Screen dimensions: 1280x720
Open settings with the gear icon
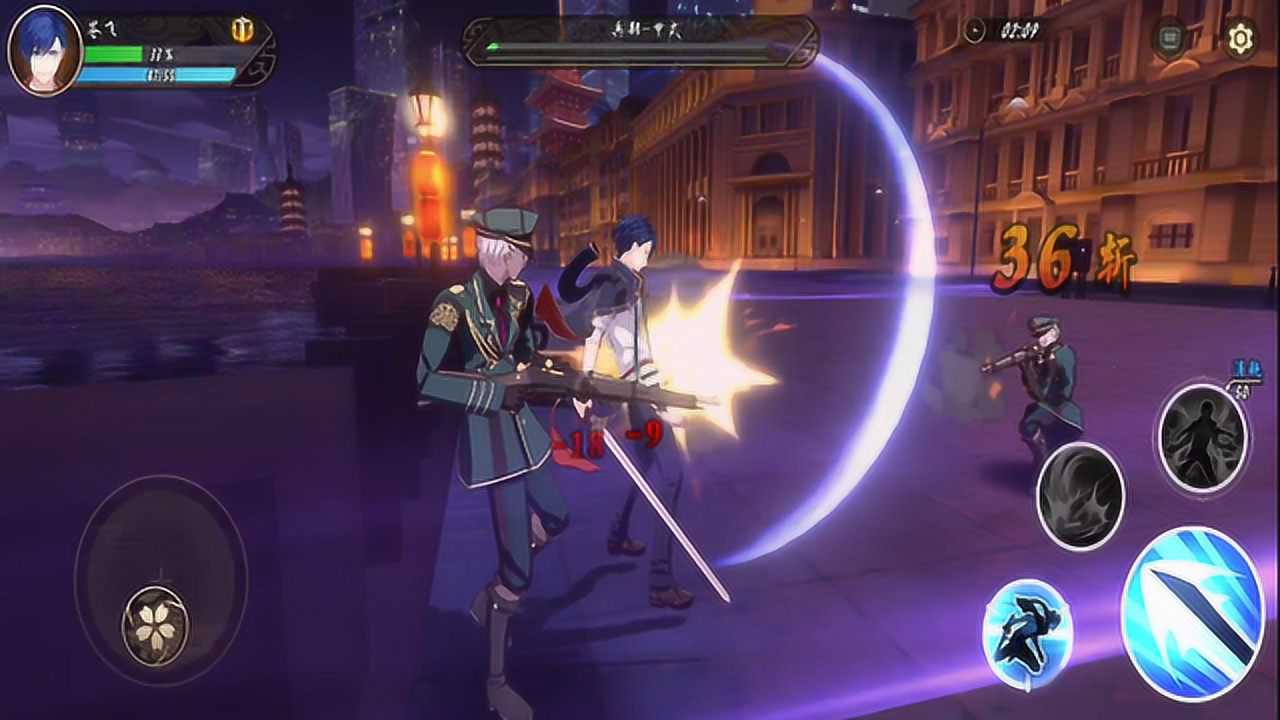(1240, 39)
